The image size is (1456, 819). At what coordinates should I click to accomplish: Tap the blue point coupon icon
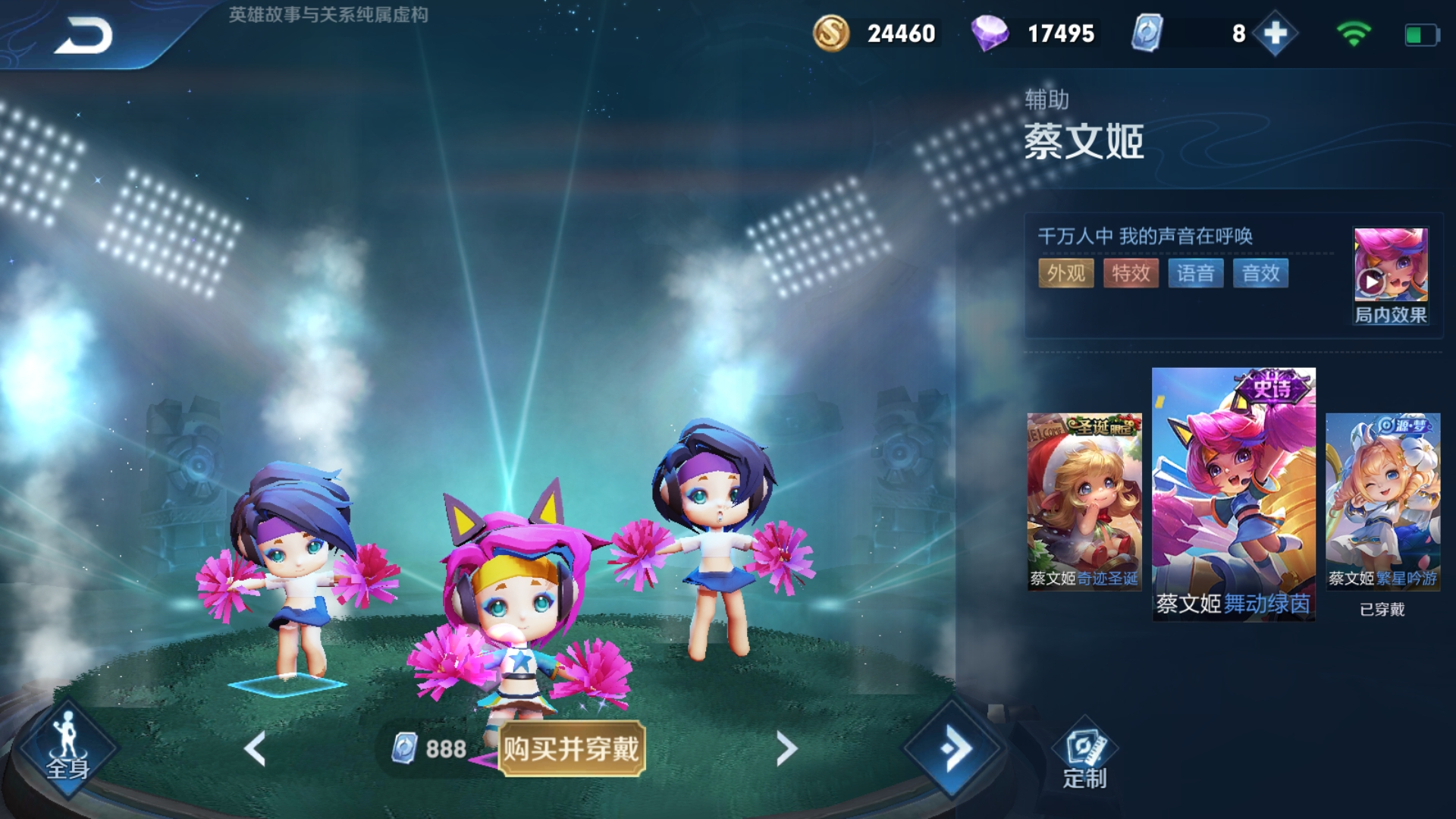(1147, 33)
